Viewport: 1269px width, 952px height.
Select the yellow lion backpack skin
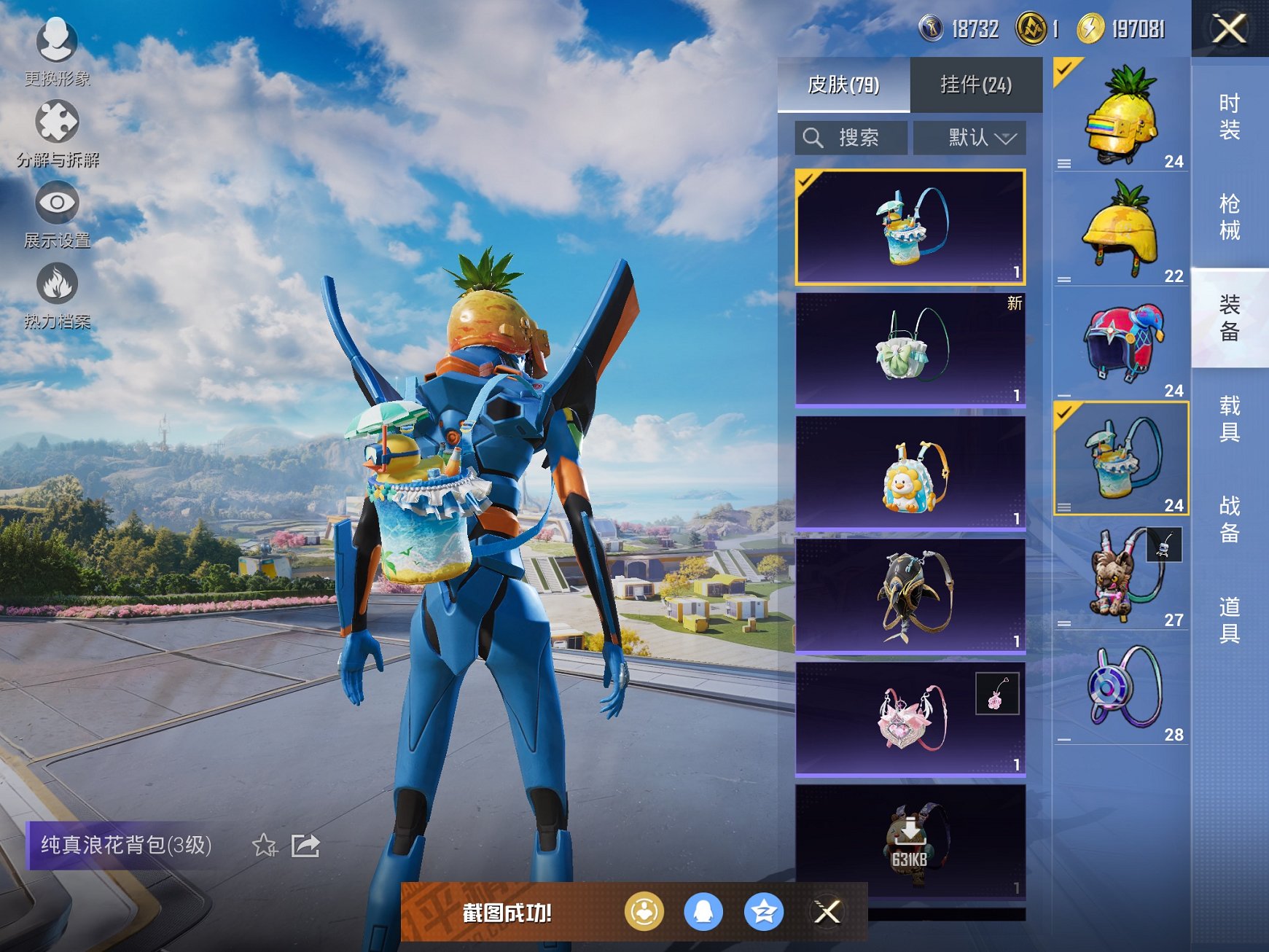(x=910, y=472)
